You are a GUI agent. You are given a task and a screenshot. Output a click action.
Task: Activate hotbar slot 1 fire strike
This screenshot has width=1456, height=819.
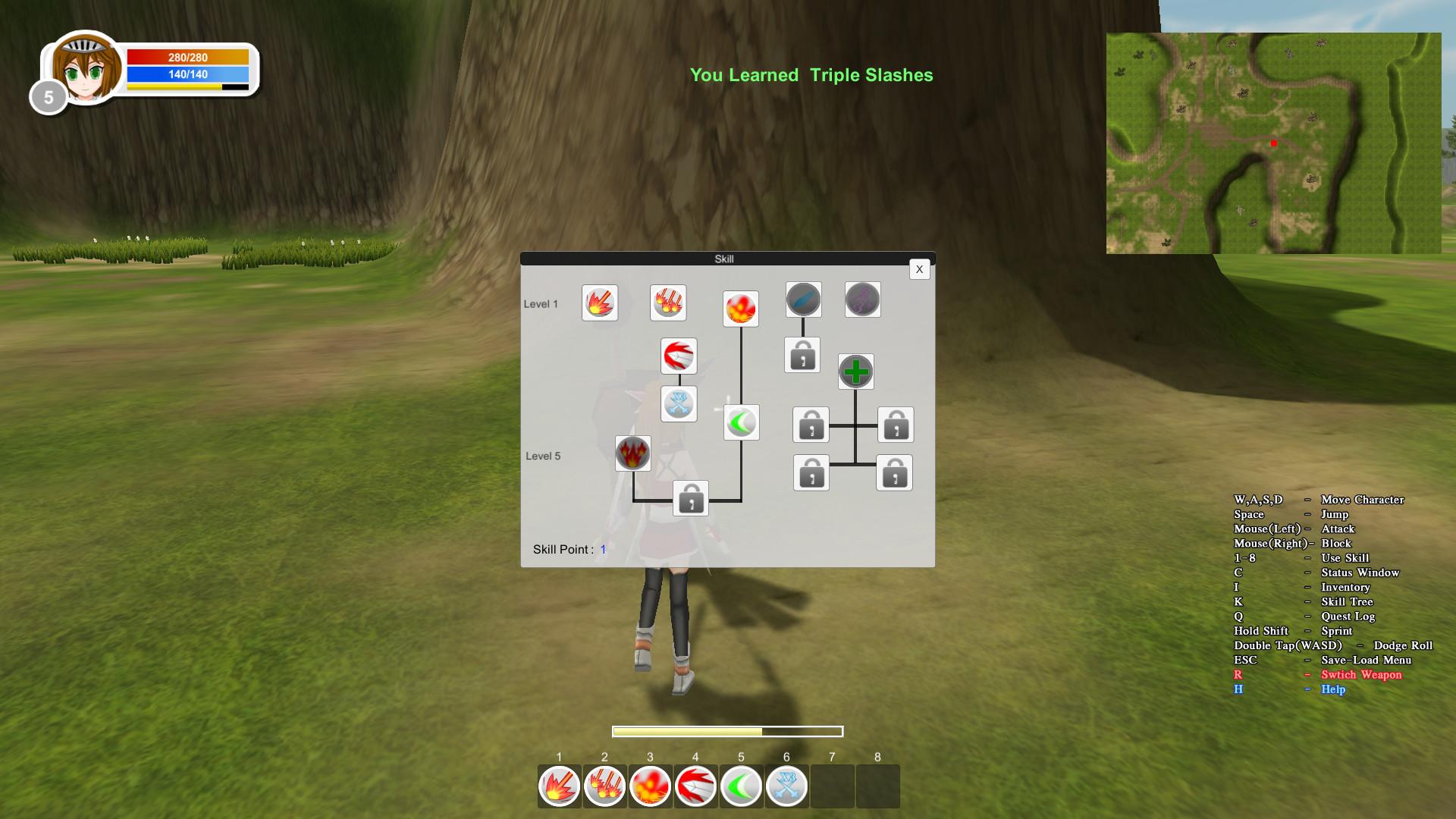pyautogui.click(x=560, y=786)
